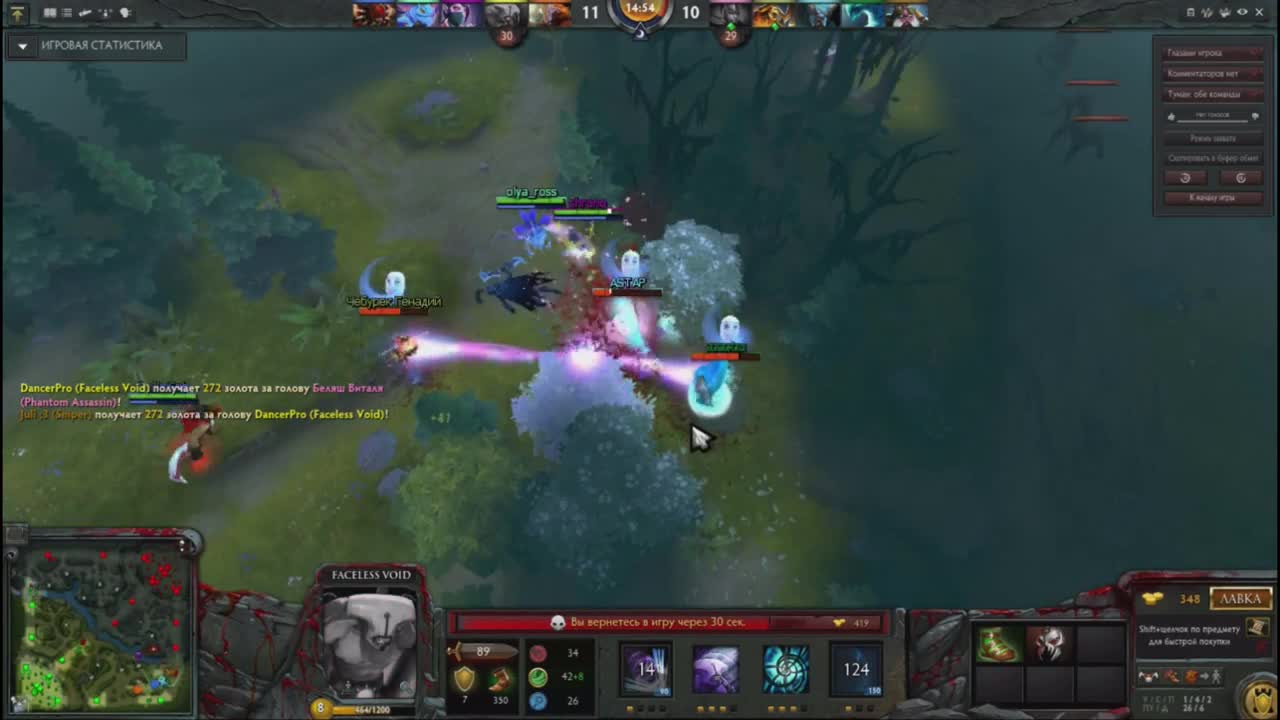Select the Chronosphere ability icon
Viewport: 1280px width, 720px height.
pyautogui.click(x=786, y=670)
